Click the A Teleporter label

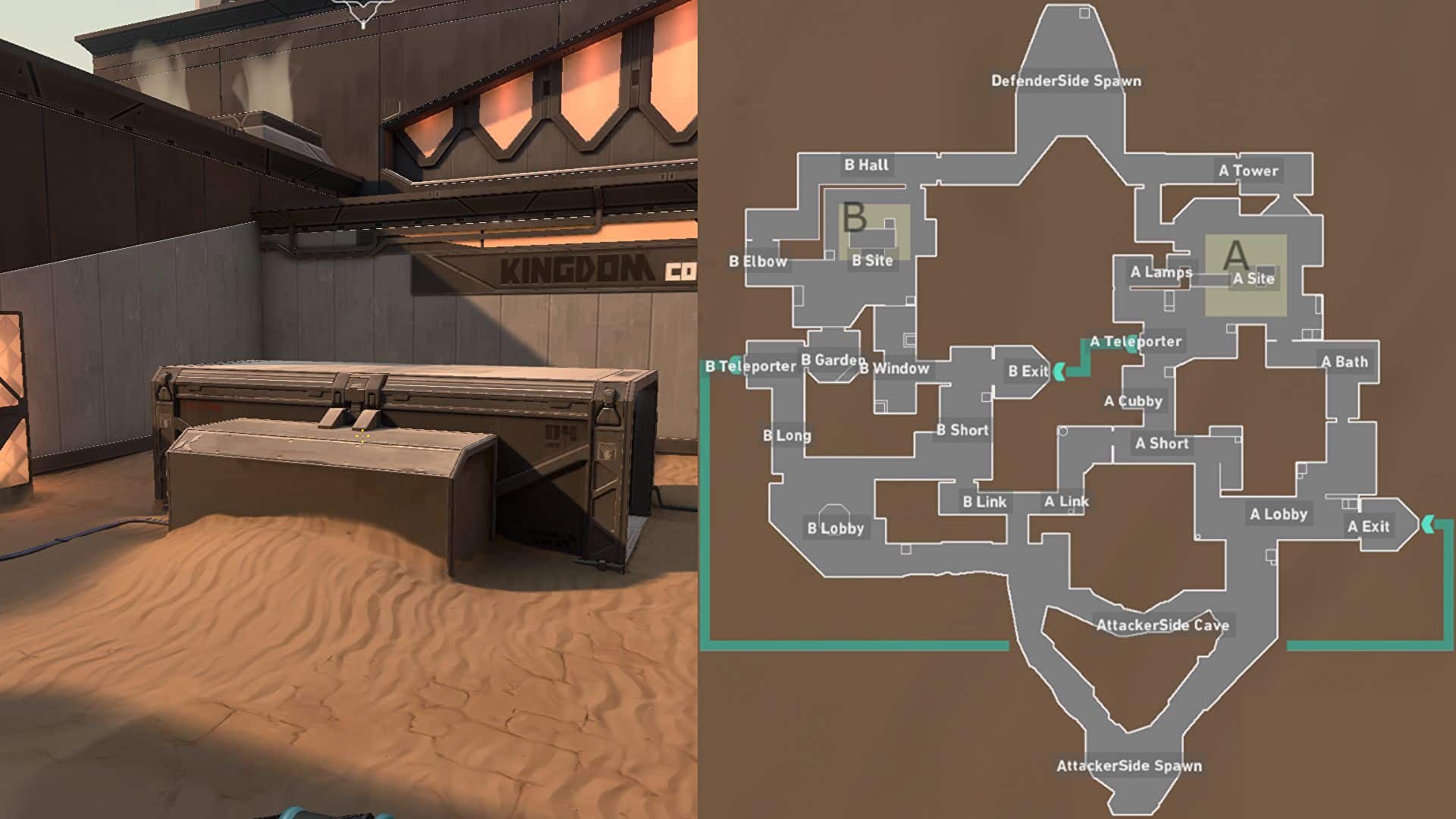[1135, 342]
